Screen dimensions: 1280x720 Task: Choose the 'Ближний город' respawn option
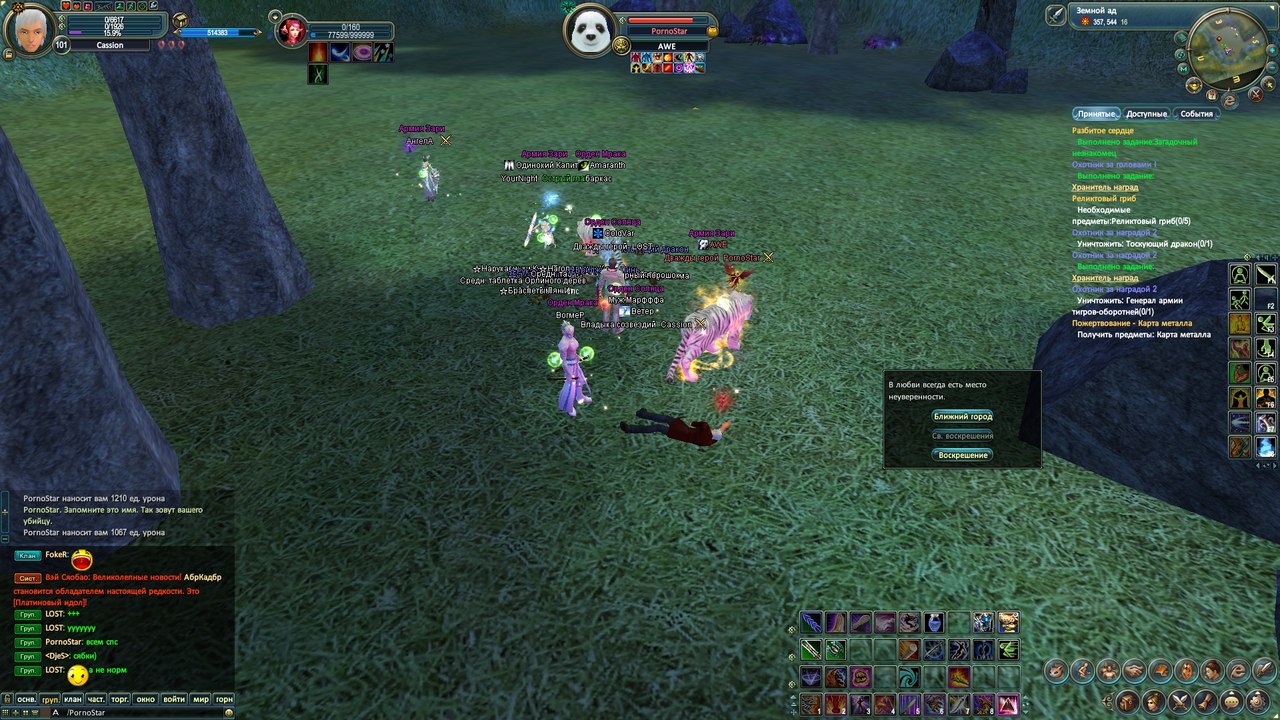pos(962,416)
